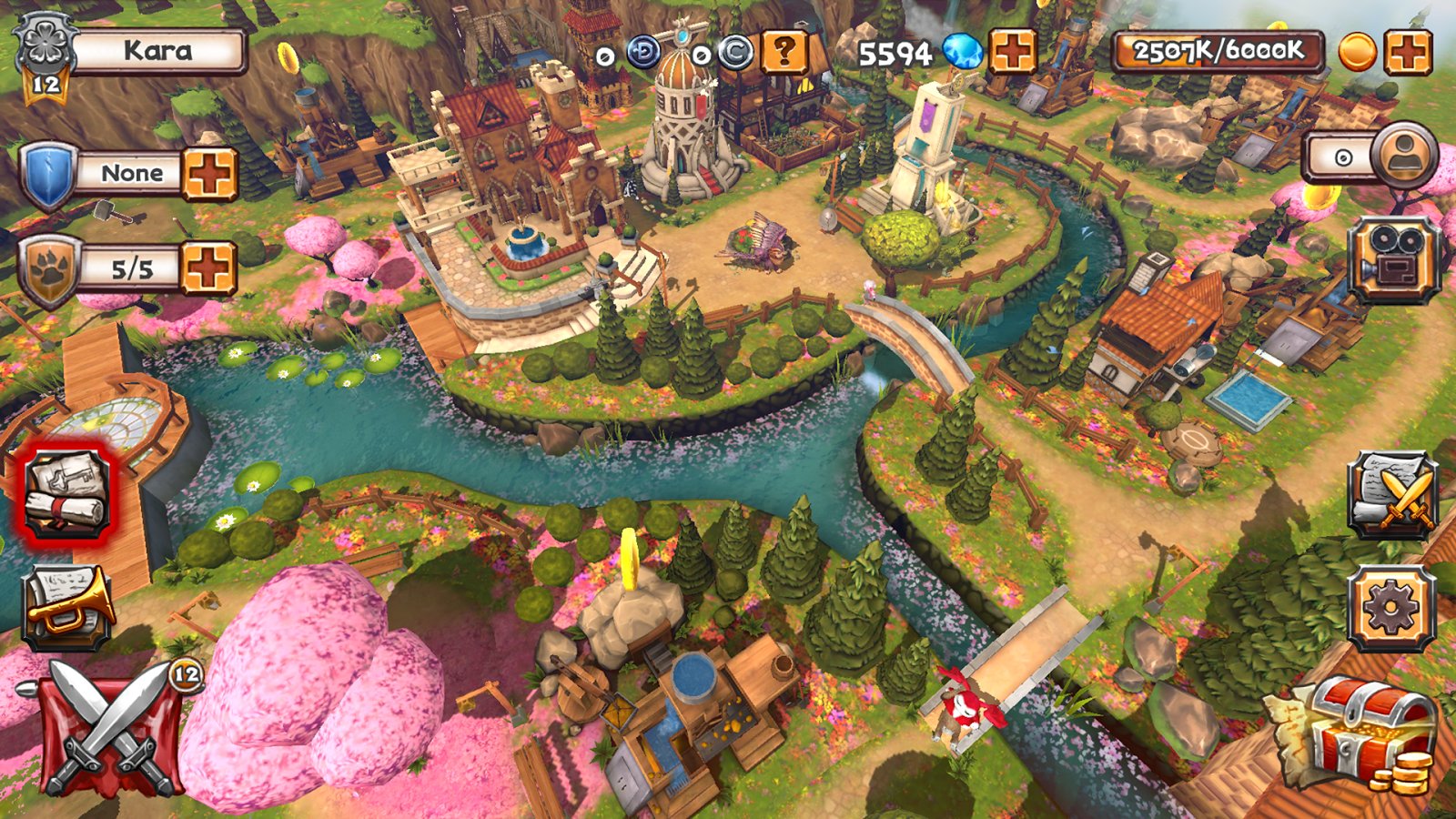The height and width of the screenshot is (819, 1456).
Task: Click the paw print badge icon
Action: pyautogui.click(x=48, y=271)
